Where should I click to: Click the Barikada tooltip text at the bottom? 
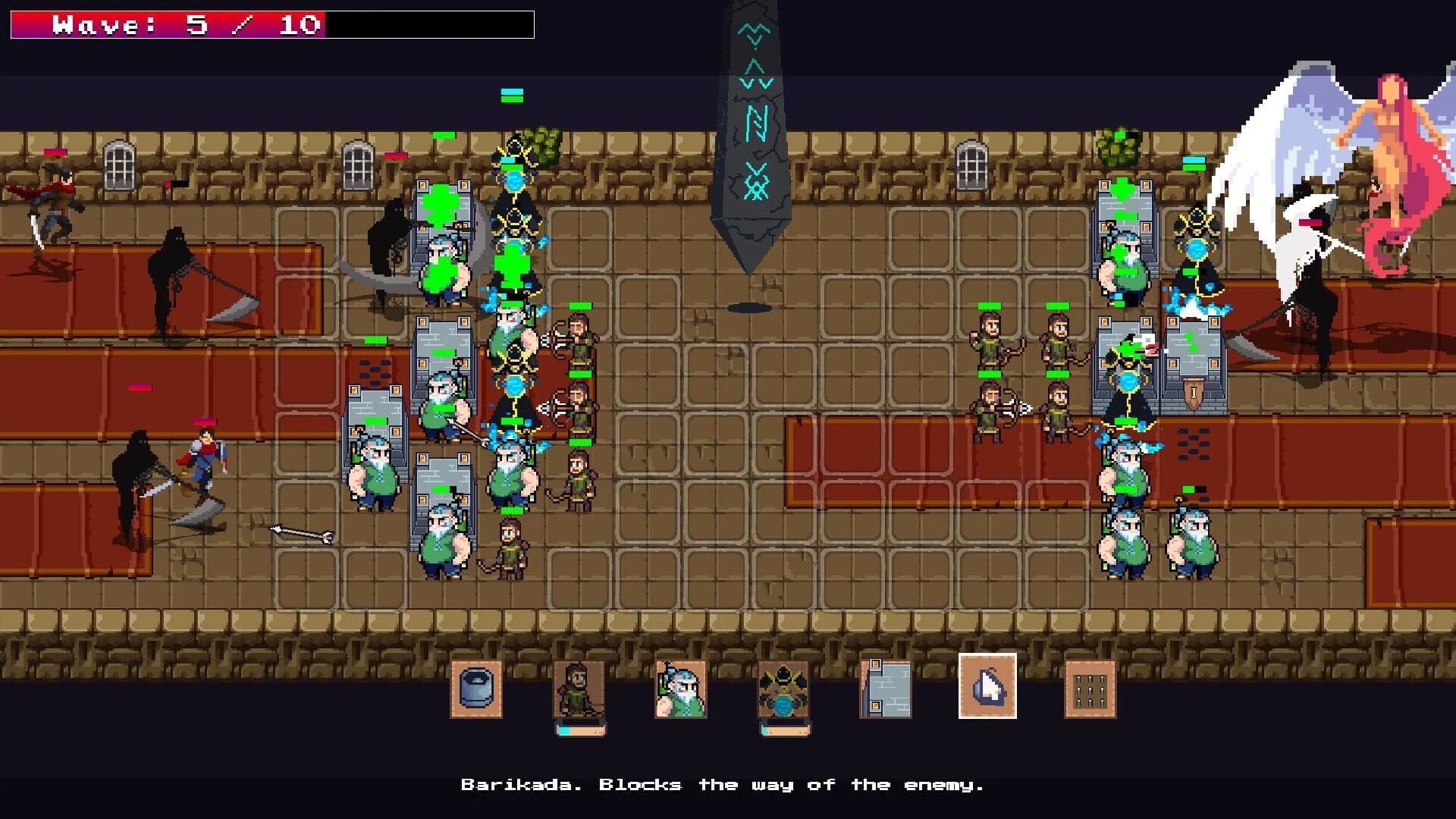(724, 785)
